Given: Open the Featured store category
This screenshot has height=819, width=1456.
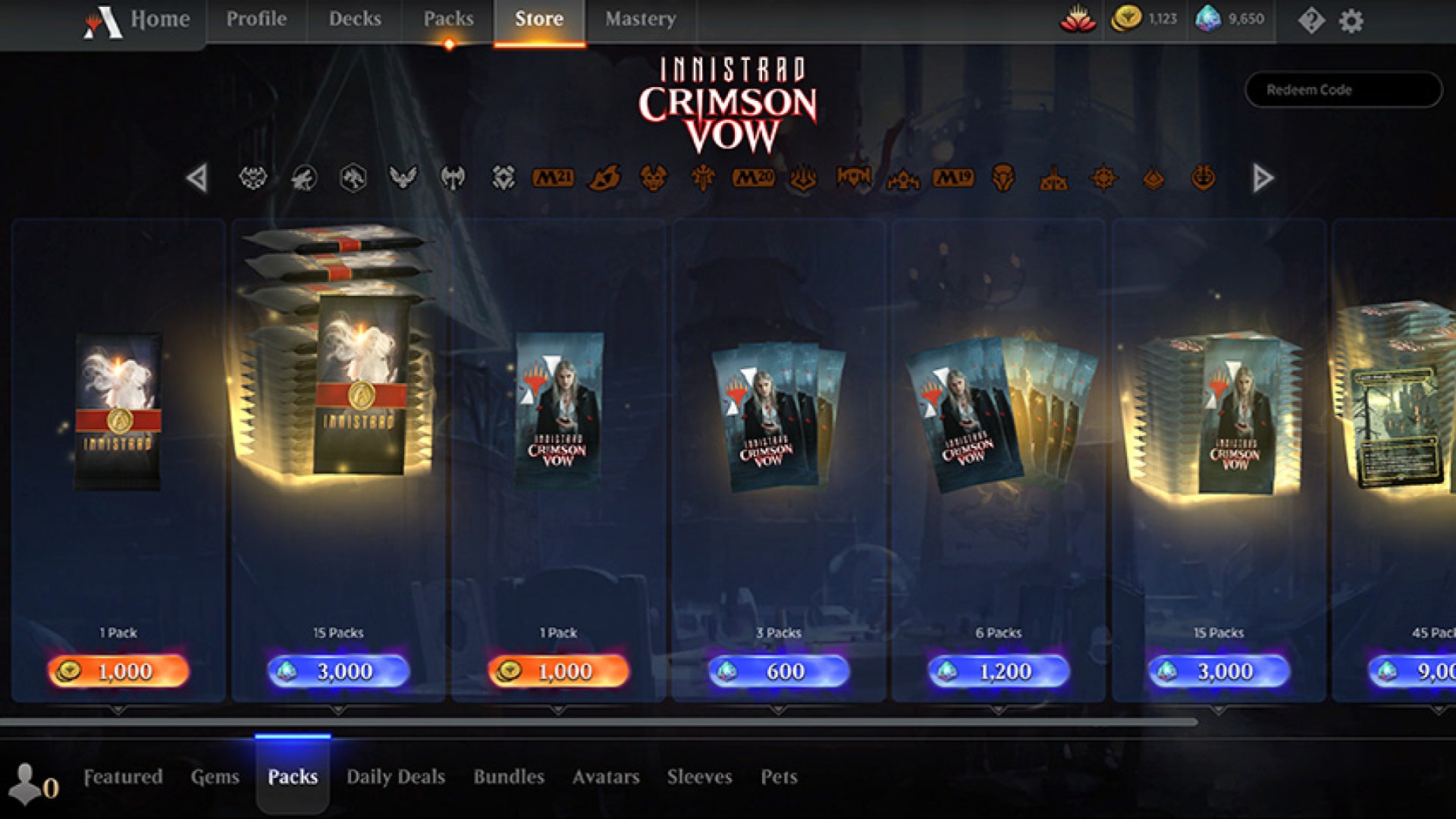Looking at the screenshot, I should coord(123,777).
